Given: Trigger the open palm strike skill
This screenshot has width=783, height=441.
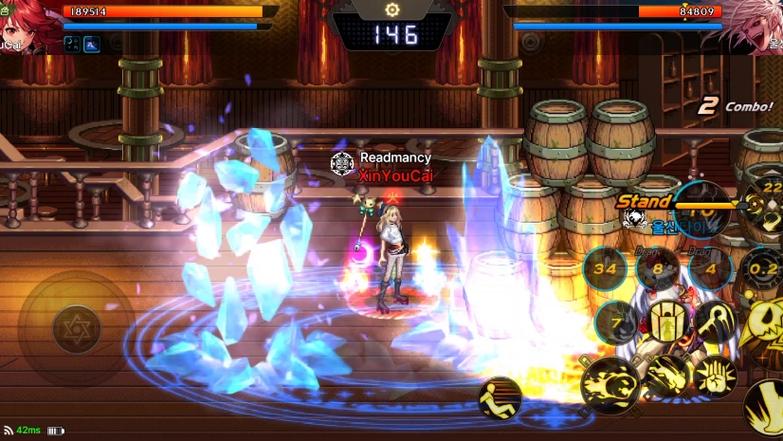Looking at the screenshot, I should point(716,375).
